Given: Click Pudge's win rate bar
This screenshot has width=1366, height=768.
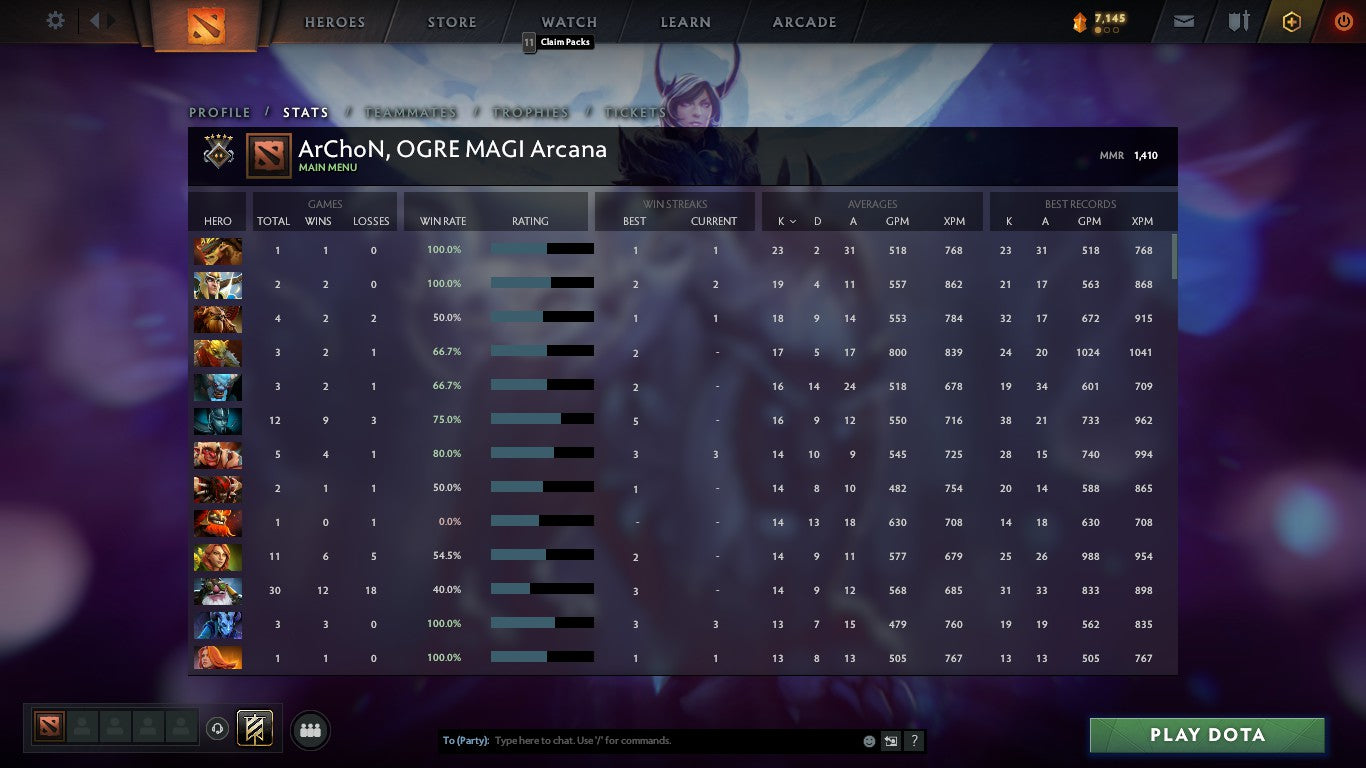Looking at the screenshot, I should (543, 454).
